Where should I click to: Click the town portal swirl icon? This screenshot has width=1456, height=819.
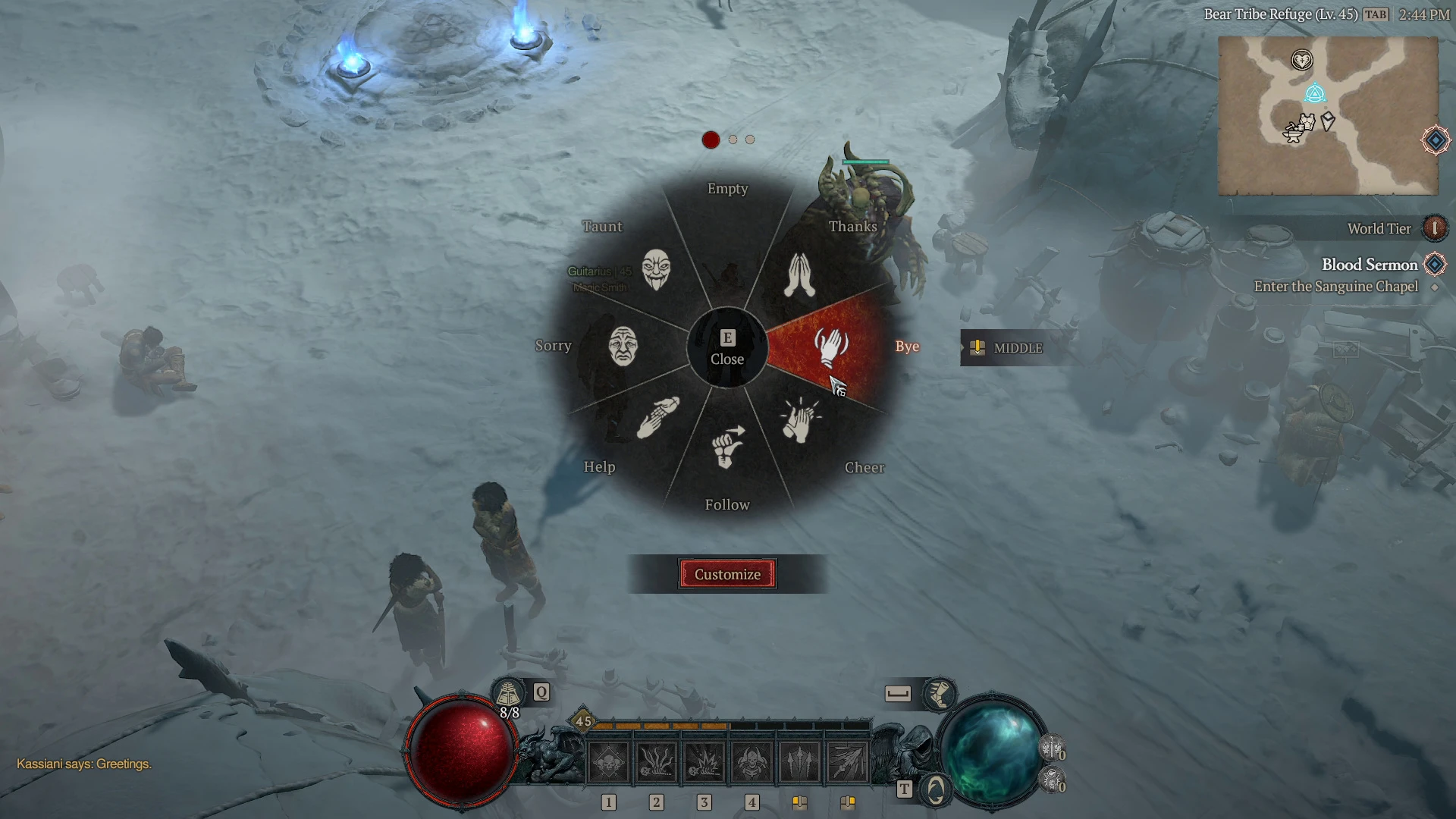(936, 790)
